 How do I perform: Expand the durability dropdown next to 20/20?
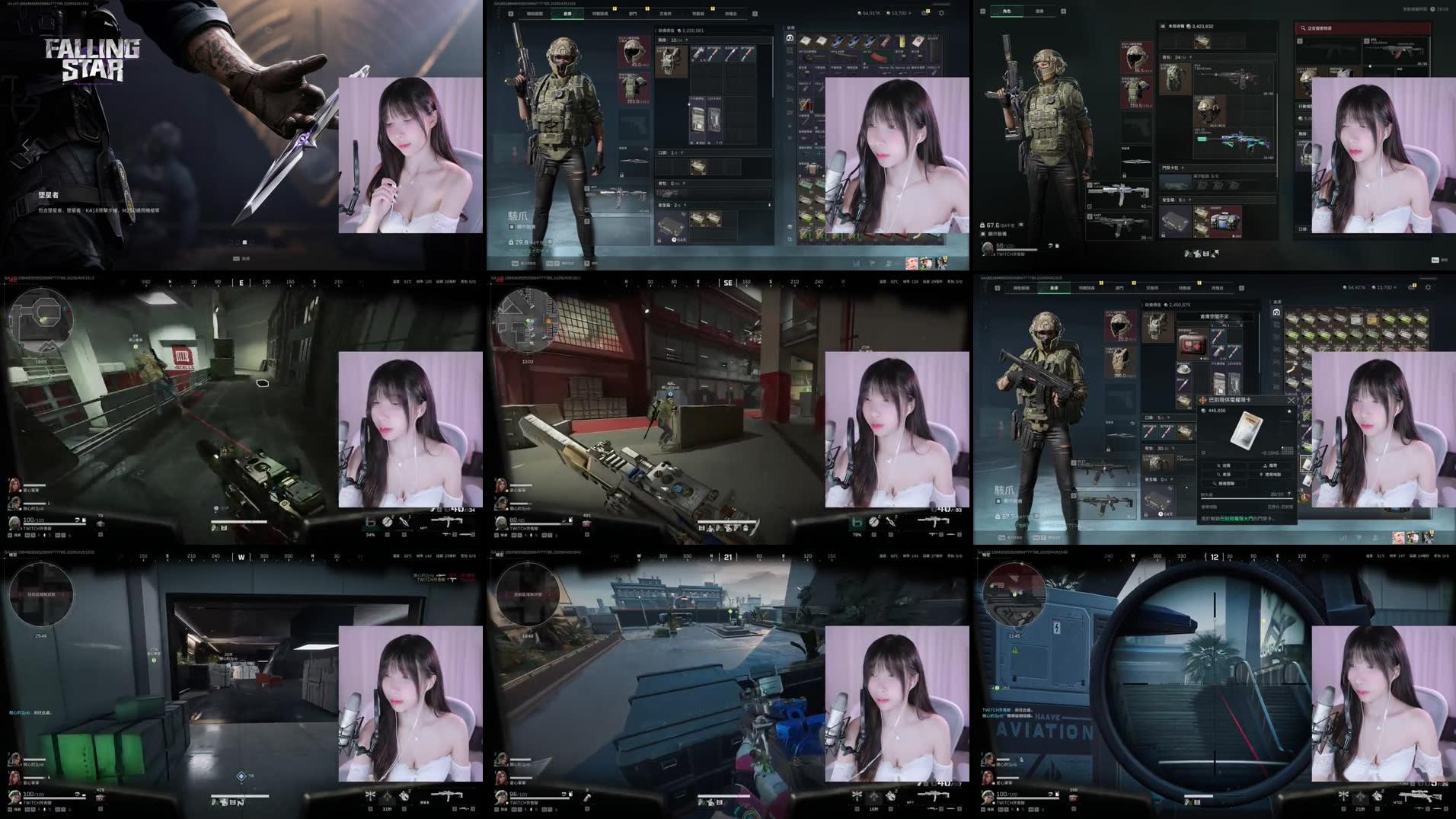click(x=1289, y=494)
